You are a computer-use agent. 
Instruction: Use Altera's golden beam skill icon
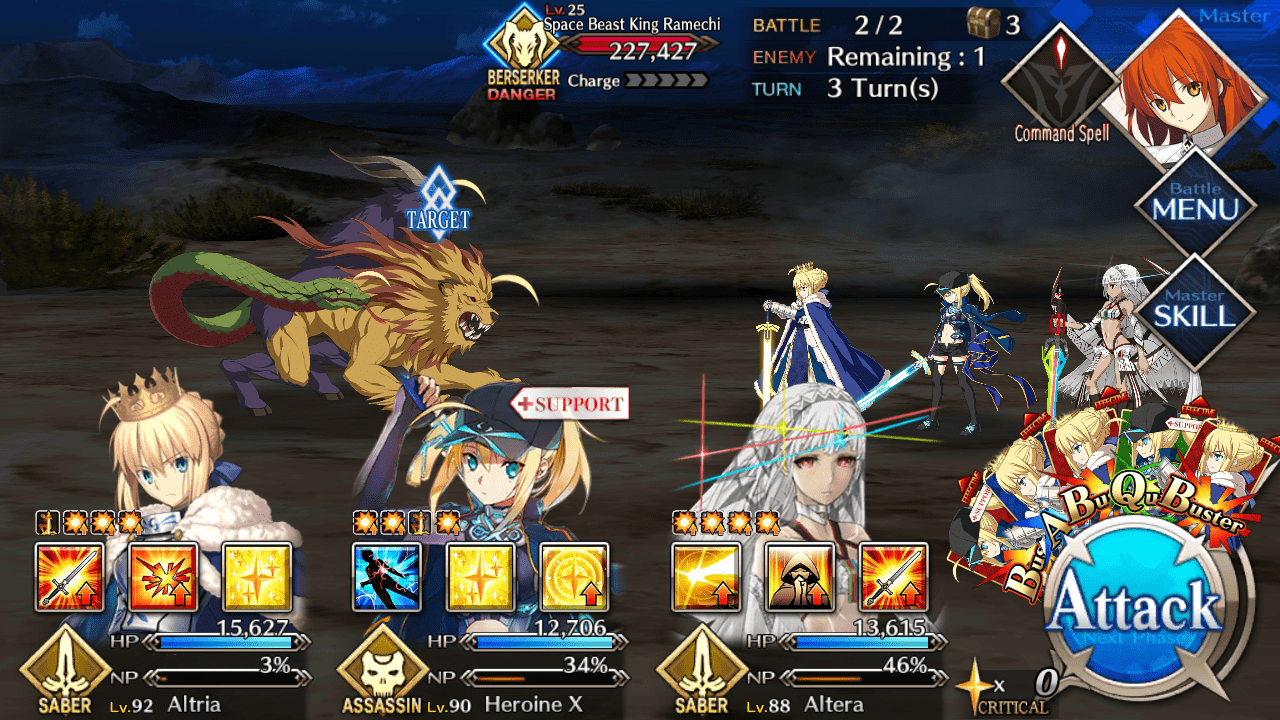(706, 577)
